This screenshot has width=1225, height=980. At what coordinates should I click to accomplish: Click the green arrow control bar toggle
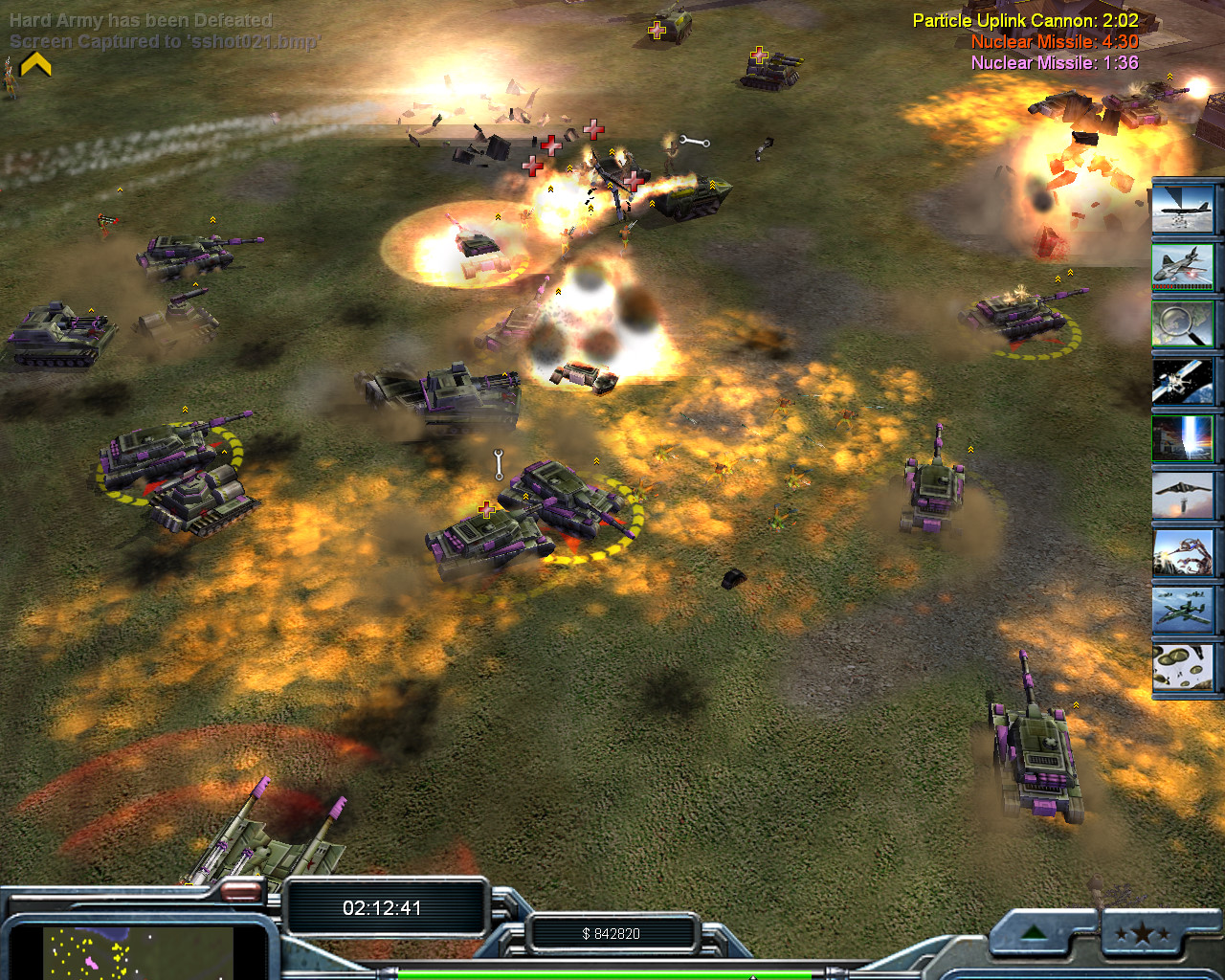1035,932
